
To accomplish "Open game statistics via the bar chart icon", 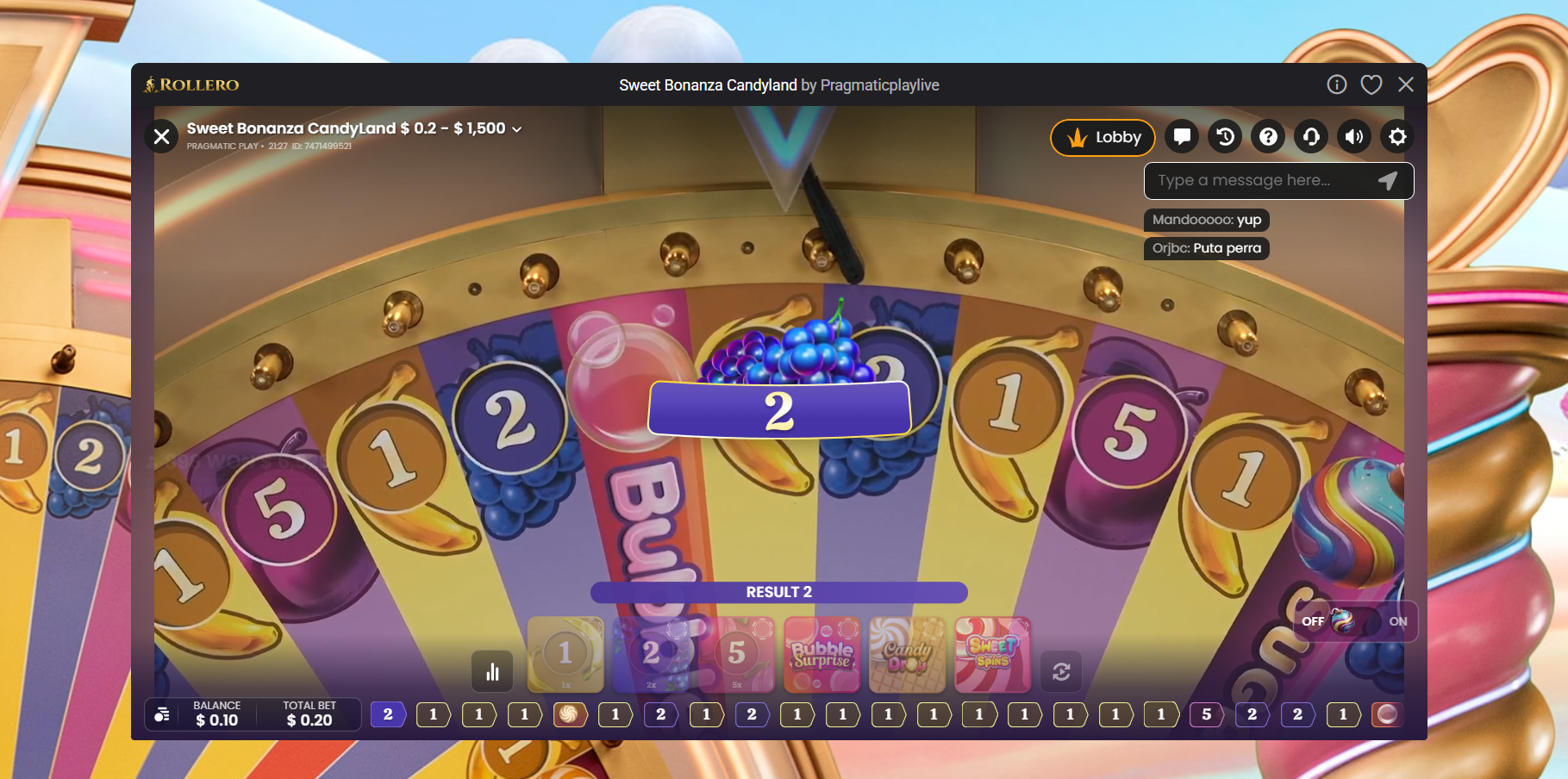I will (492, 671).
